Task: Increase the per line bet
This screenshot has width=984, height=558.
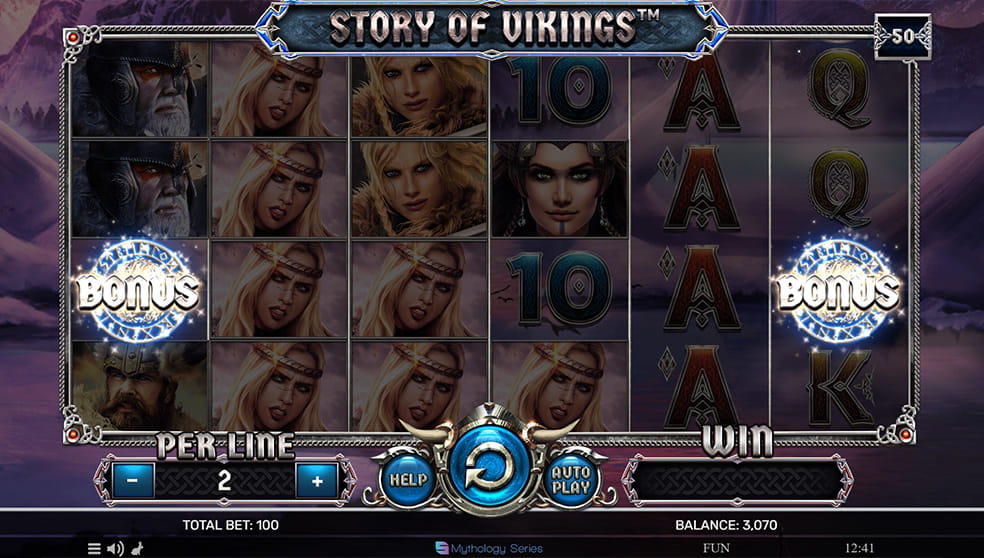Action: pos(317,481)
